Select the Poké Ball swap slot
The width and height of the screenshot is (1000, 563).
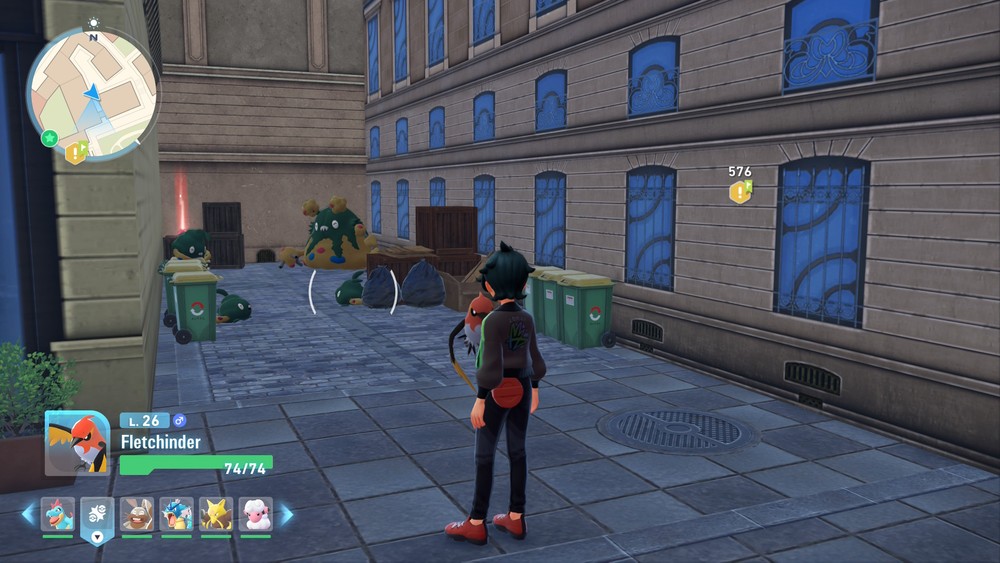coord(97,516)
